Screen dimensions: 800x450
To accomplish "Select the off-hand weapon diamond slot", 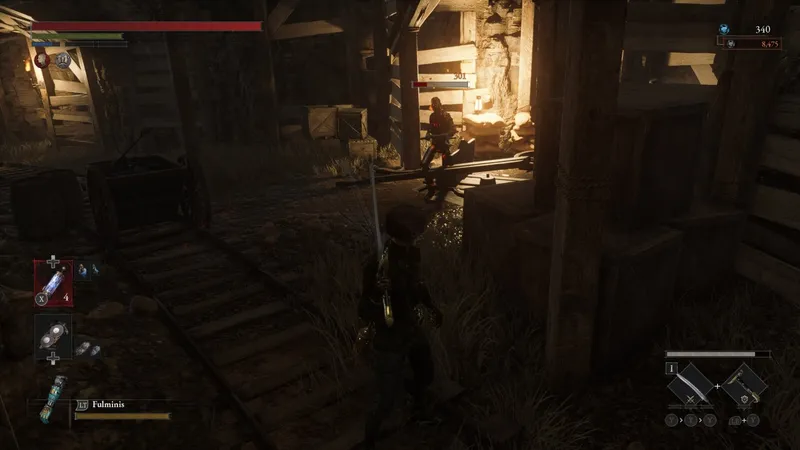I will coord(744,384).
